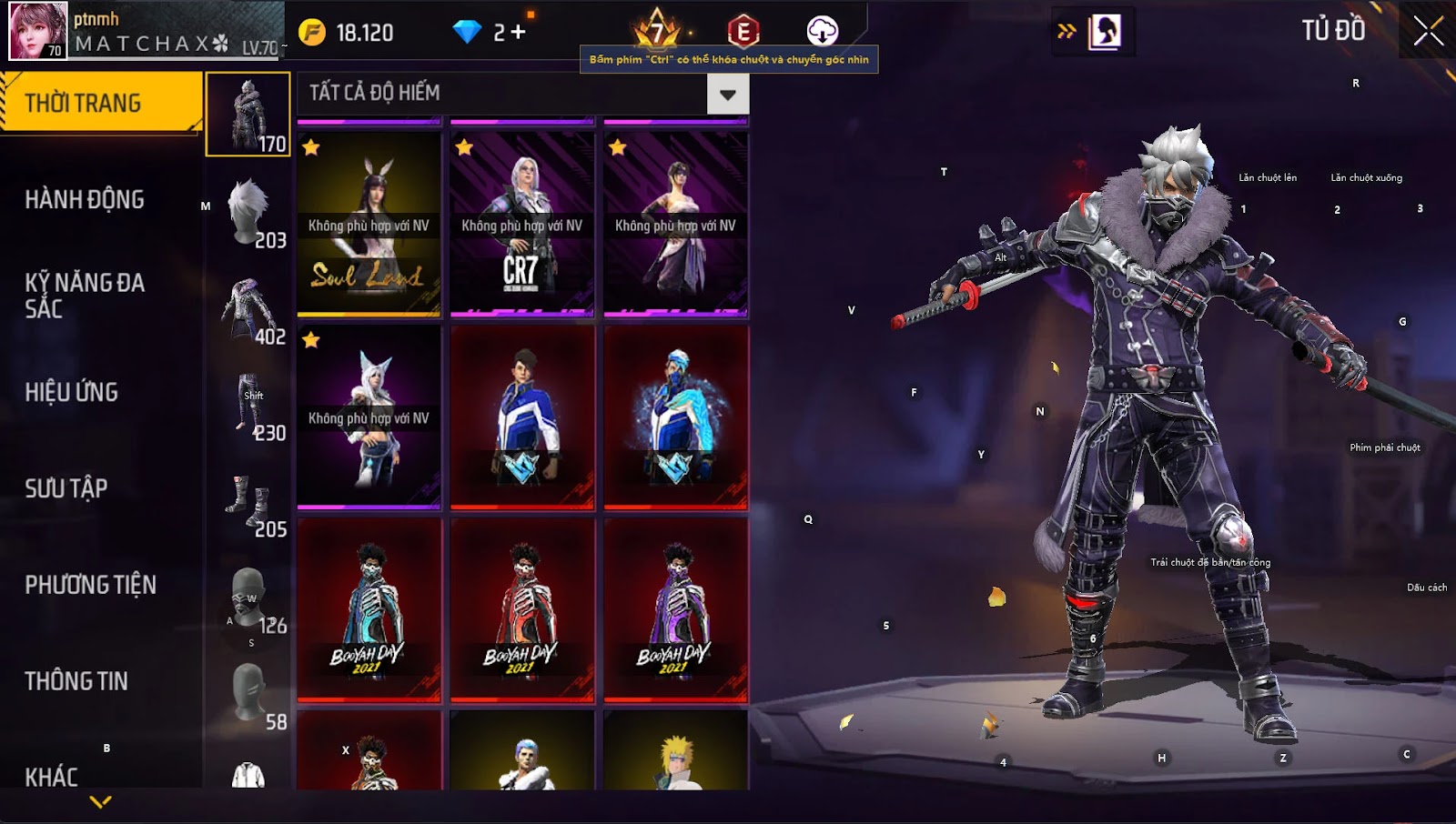Open the Phương Tiện category
This screenshot has width=1456, height=824.
click(x=91, y=585)
